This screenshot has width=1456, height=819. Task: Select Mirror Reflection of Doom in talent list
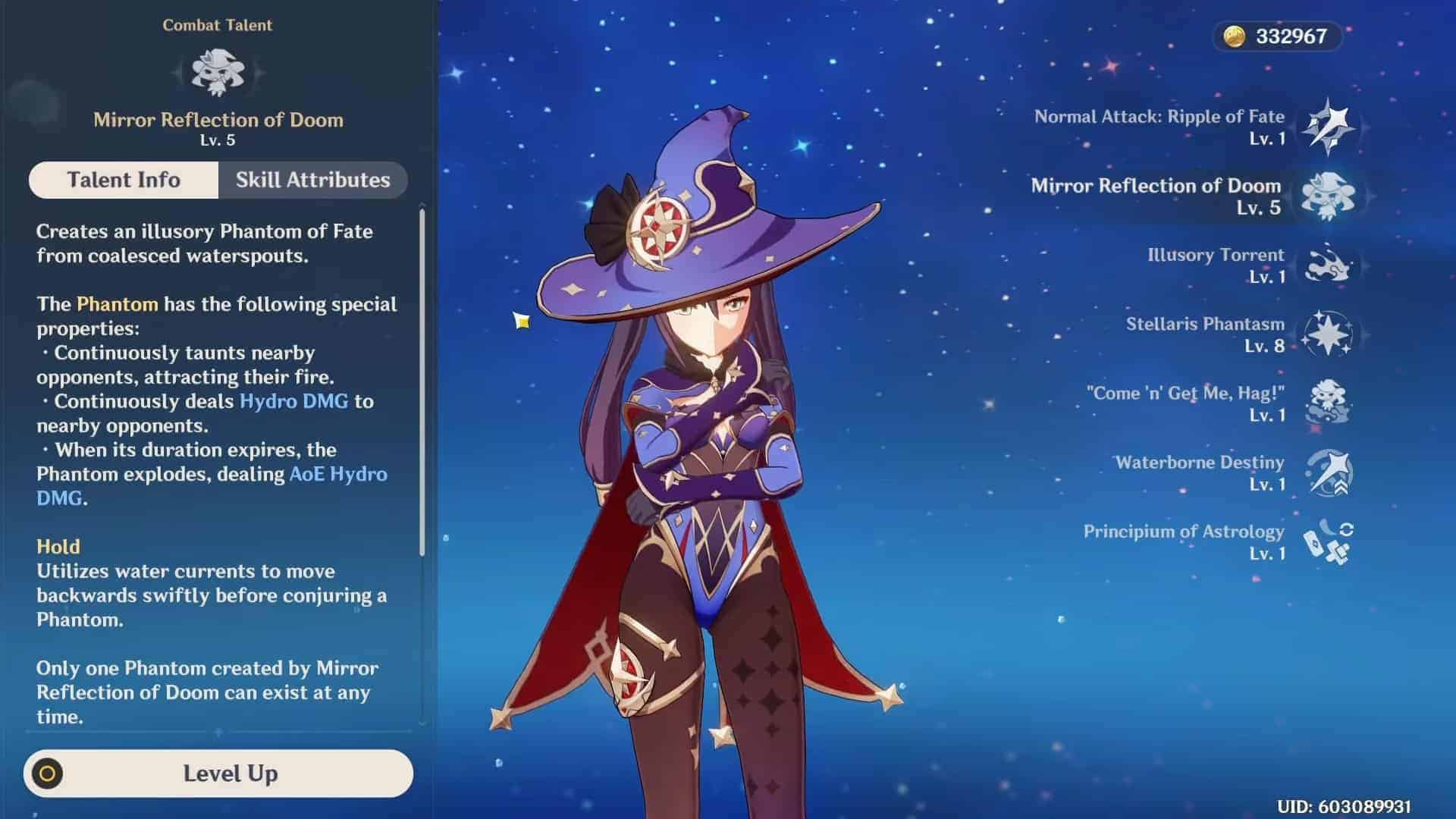pos(1328,196)
